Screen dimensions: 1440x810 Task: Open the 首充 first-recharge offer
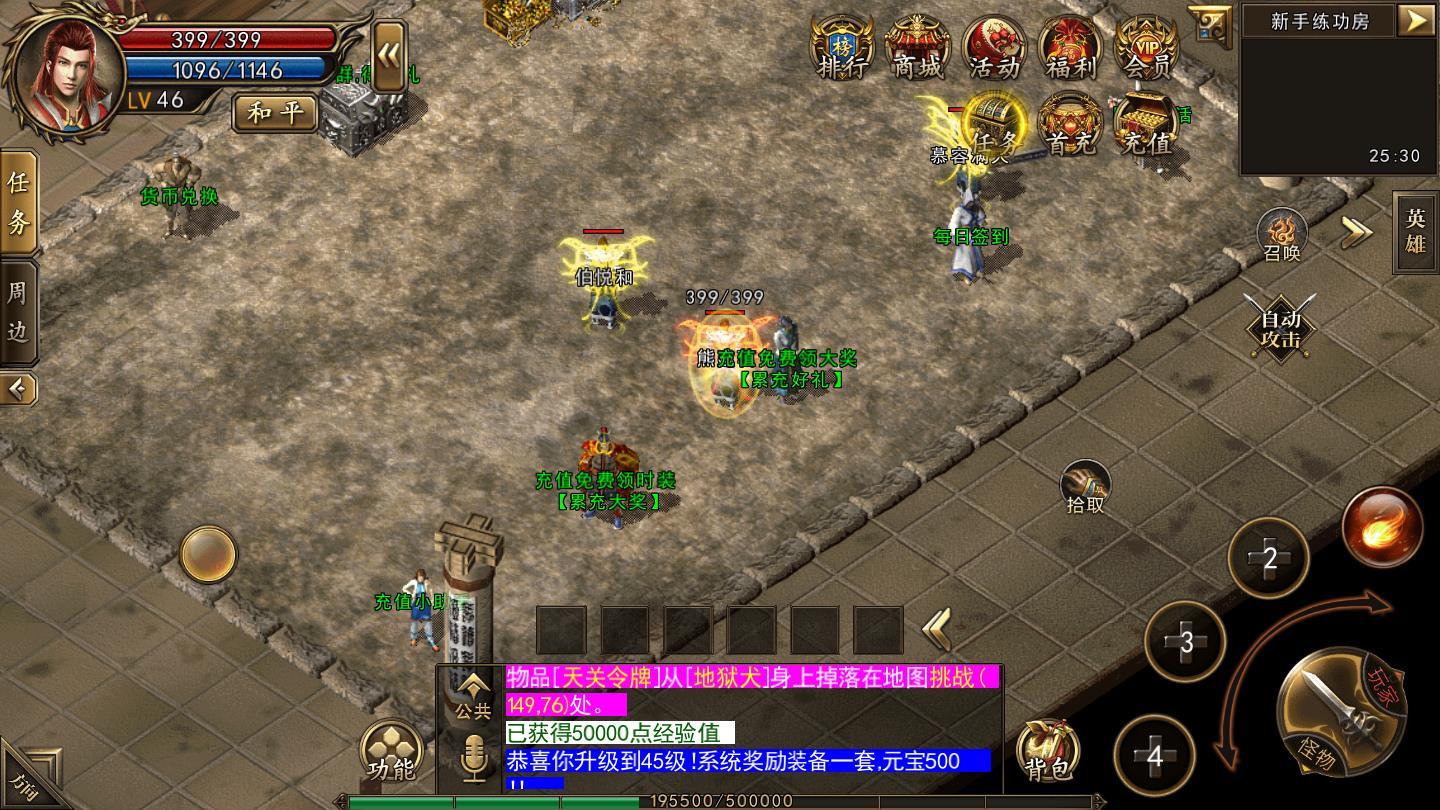point(1070,124)
